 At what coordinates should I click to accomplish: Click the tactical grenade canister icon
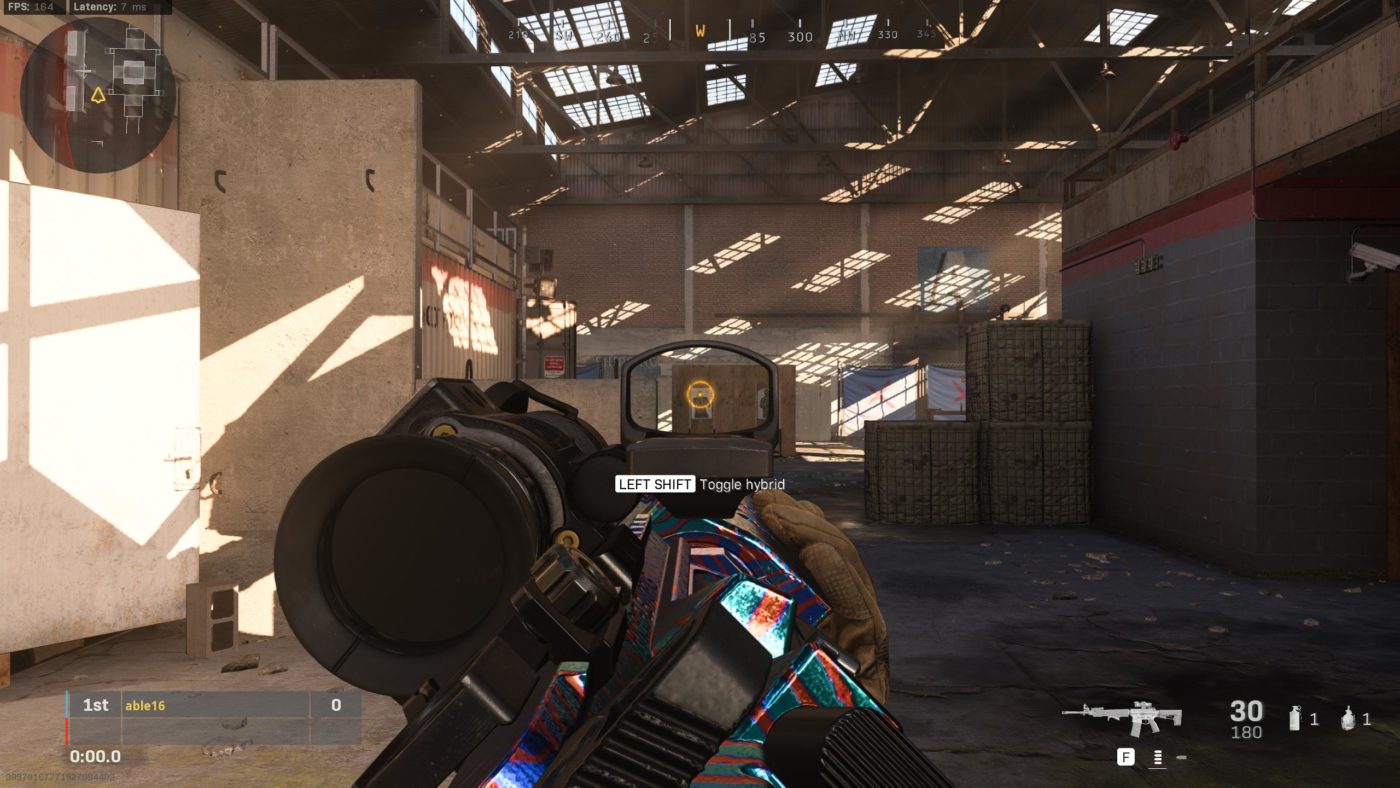[x=1295, y=718]
